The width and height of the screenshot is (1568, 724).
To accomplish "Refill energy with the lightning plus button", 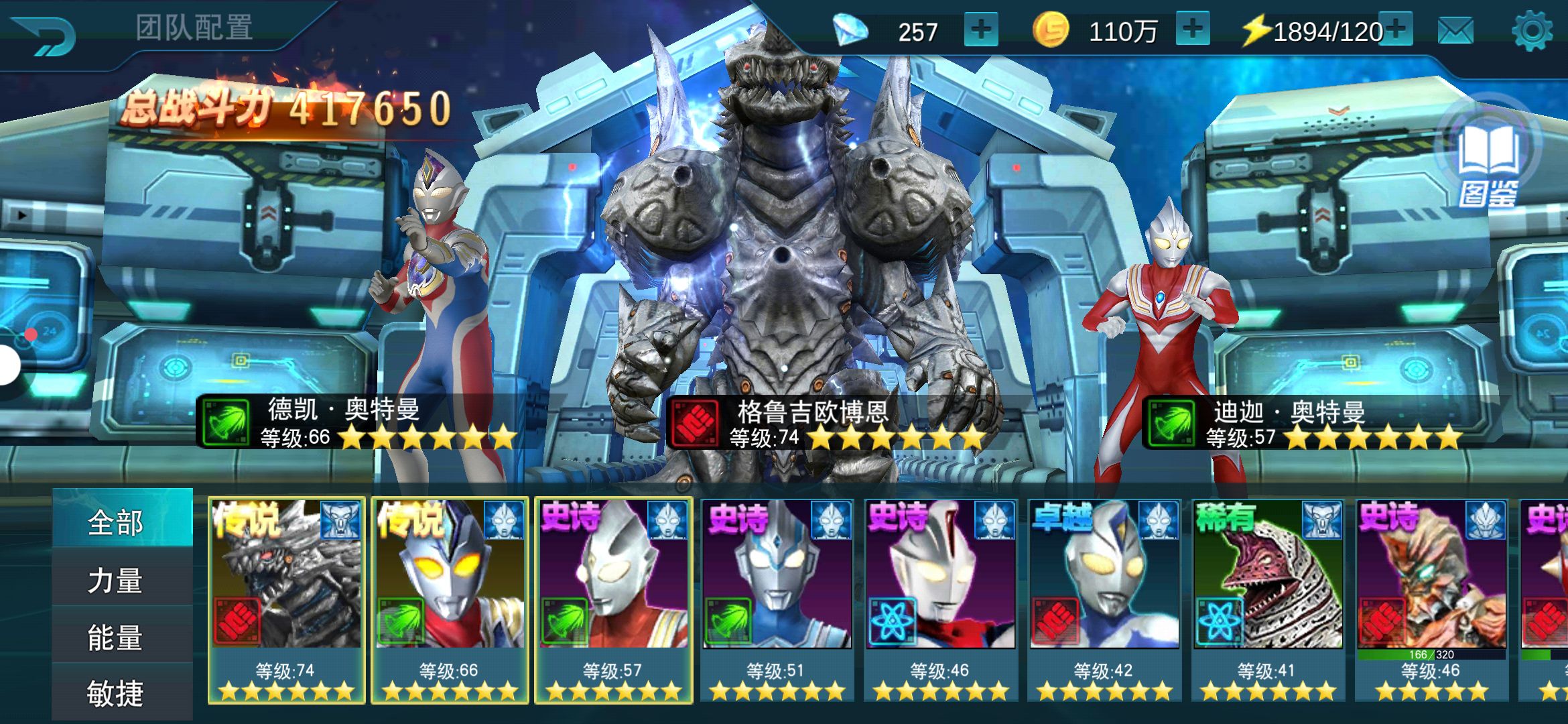I will pyautogui.click(x=1396, y=29).
